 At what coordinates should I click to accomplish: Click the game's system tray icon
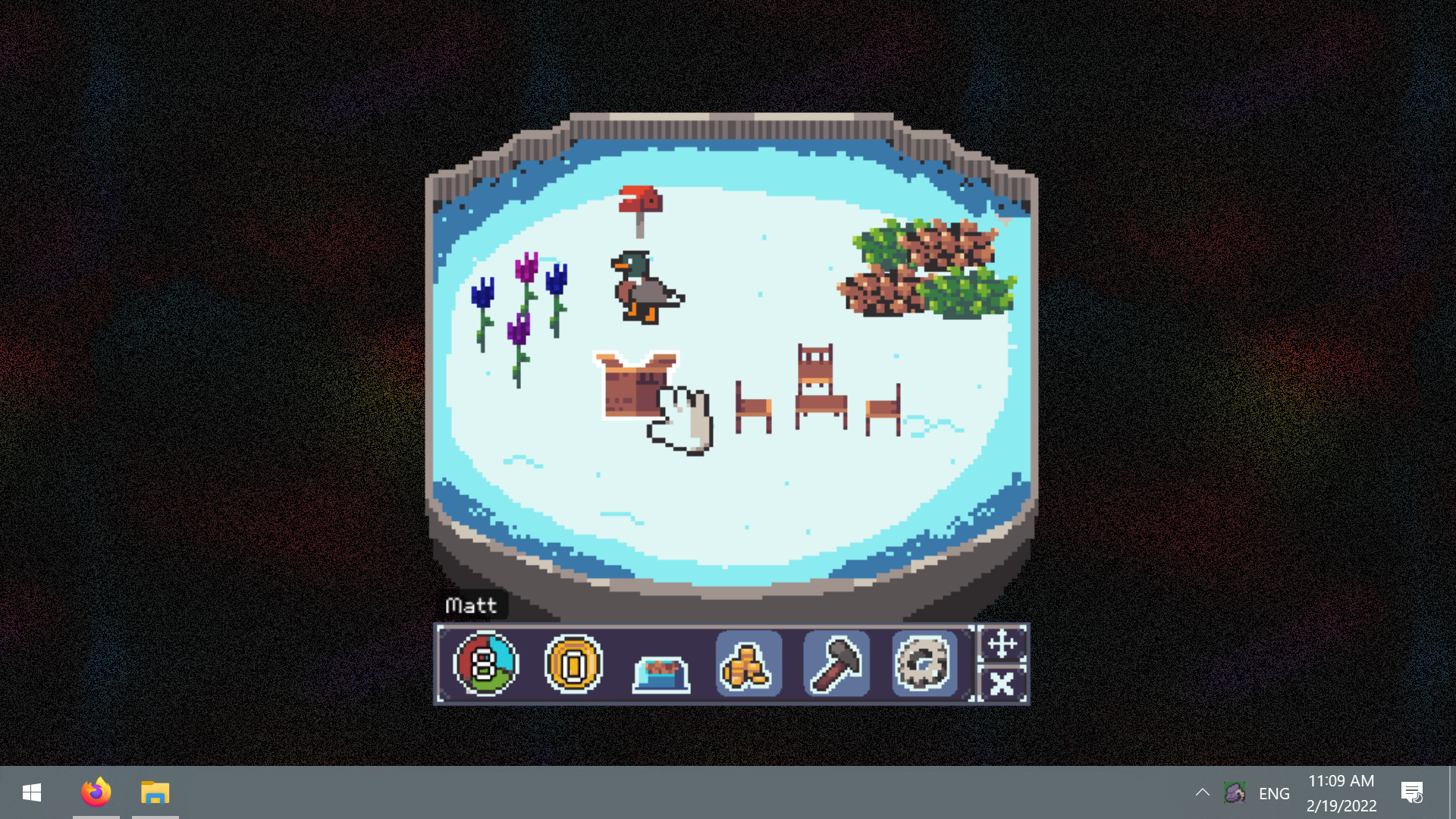pyautogui.click(x=1235, y=793)
